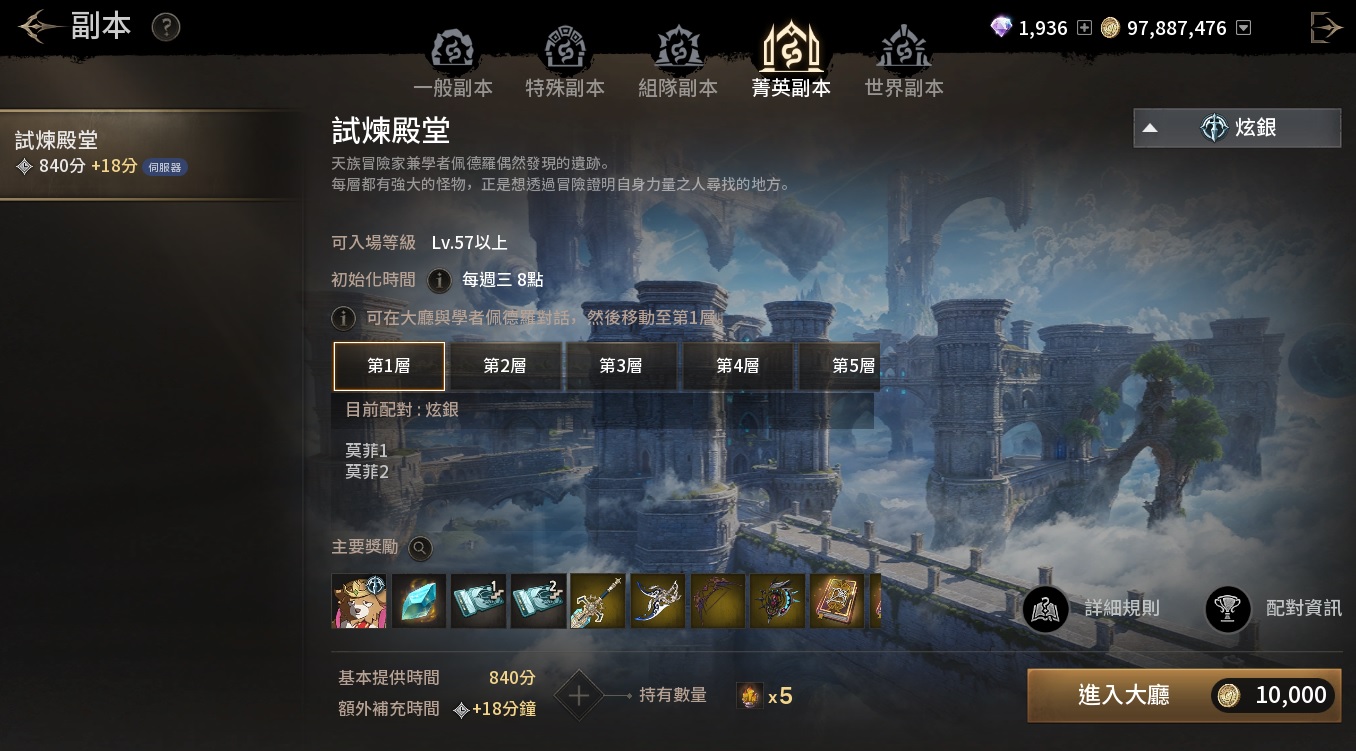Switch to the 特殊副本 tab

(565, 63)
